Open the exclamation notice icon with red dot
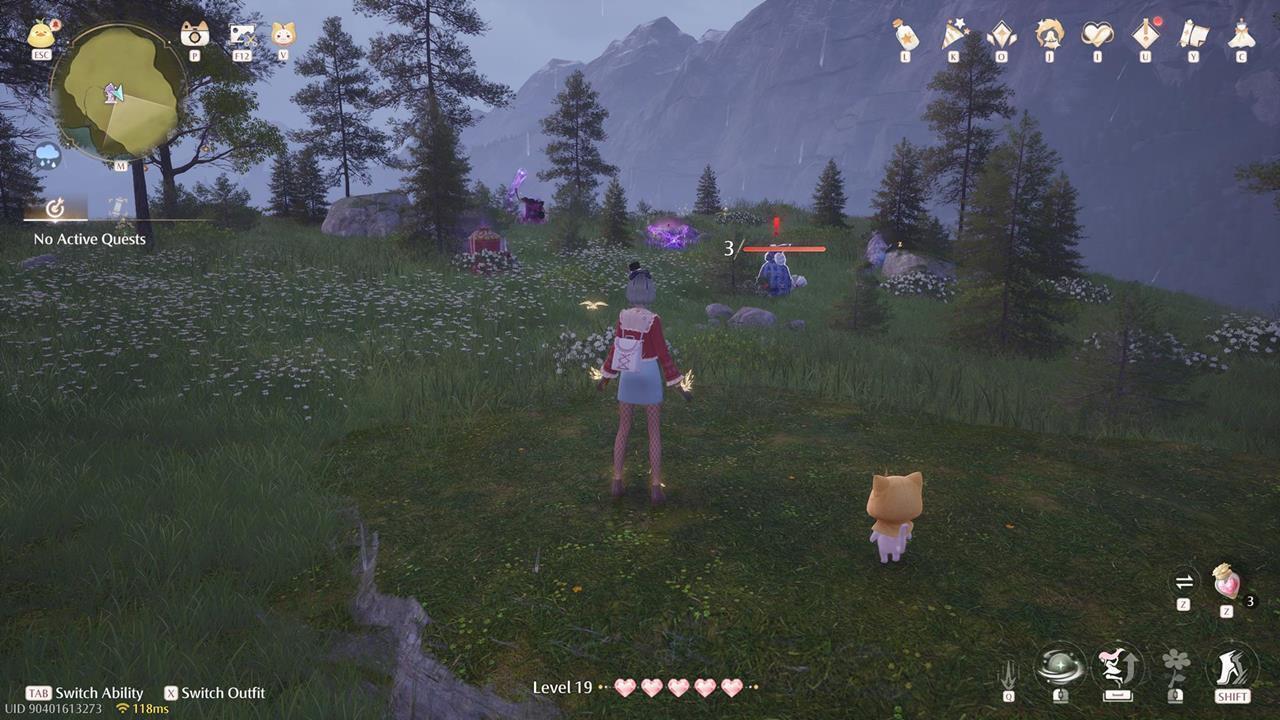The width and height of the screenshot is (1280, 720). coord(1146,33)
